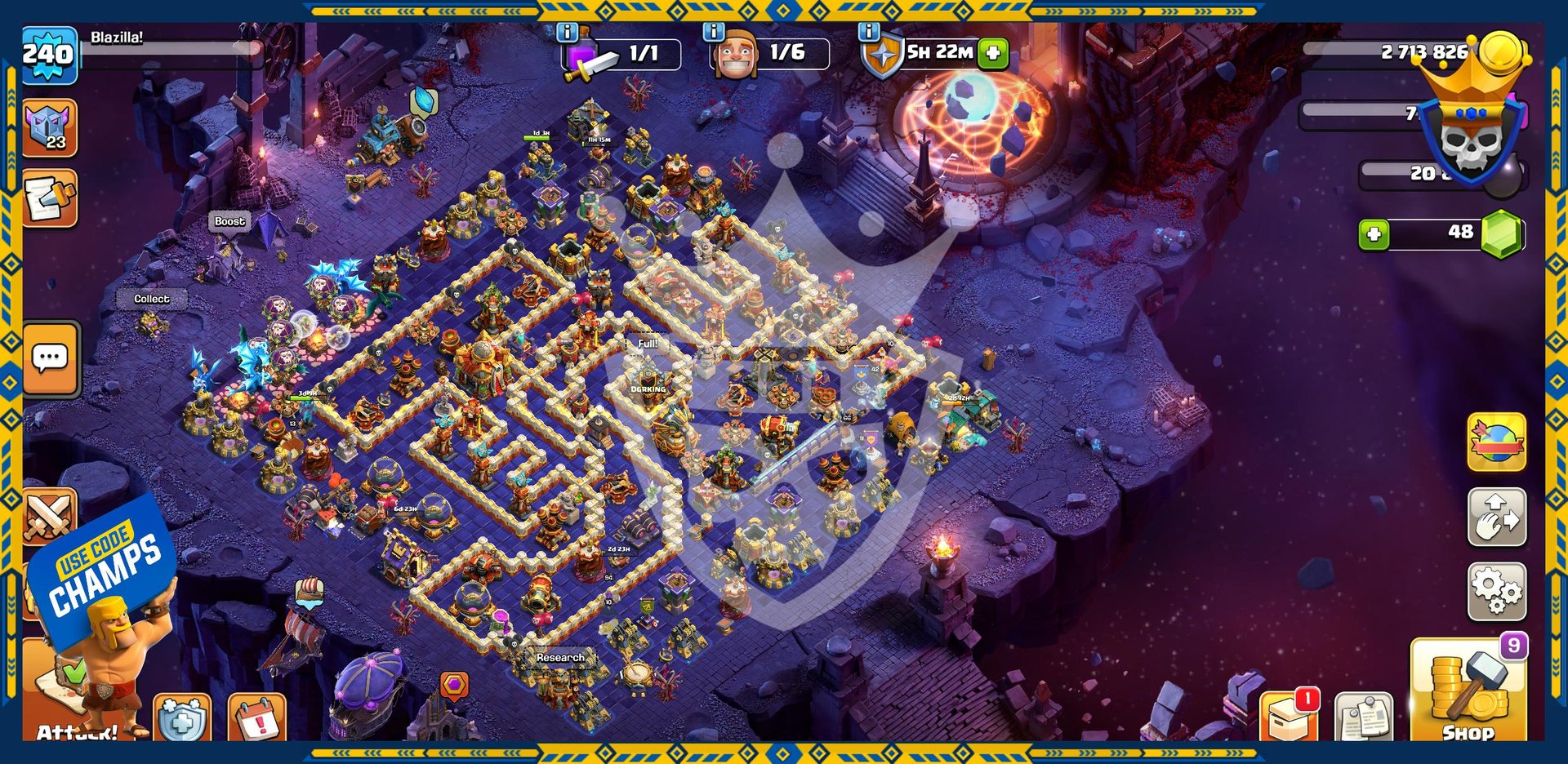This screenshot has height=764, width=1568.
Task: Open the gear settings menu
Action: (x=1496, y=591)
